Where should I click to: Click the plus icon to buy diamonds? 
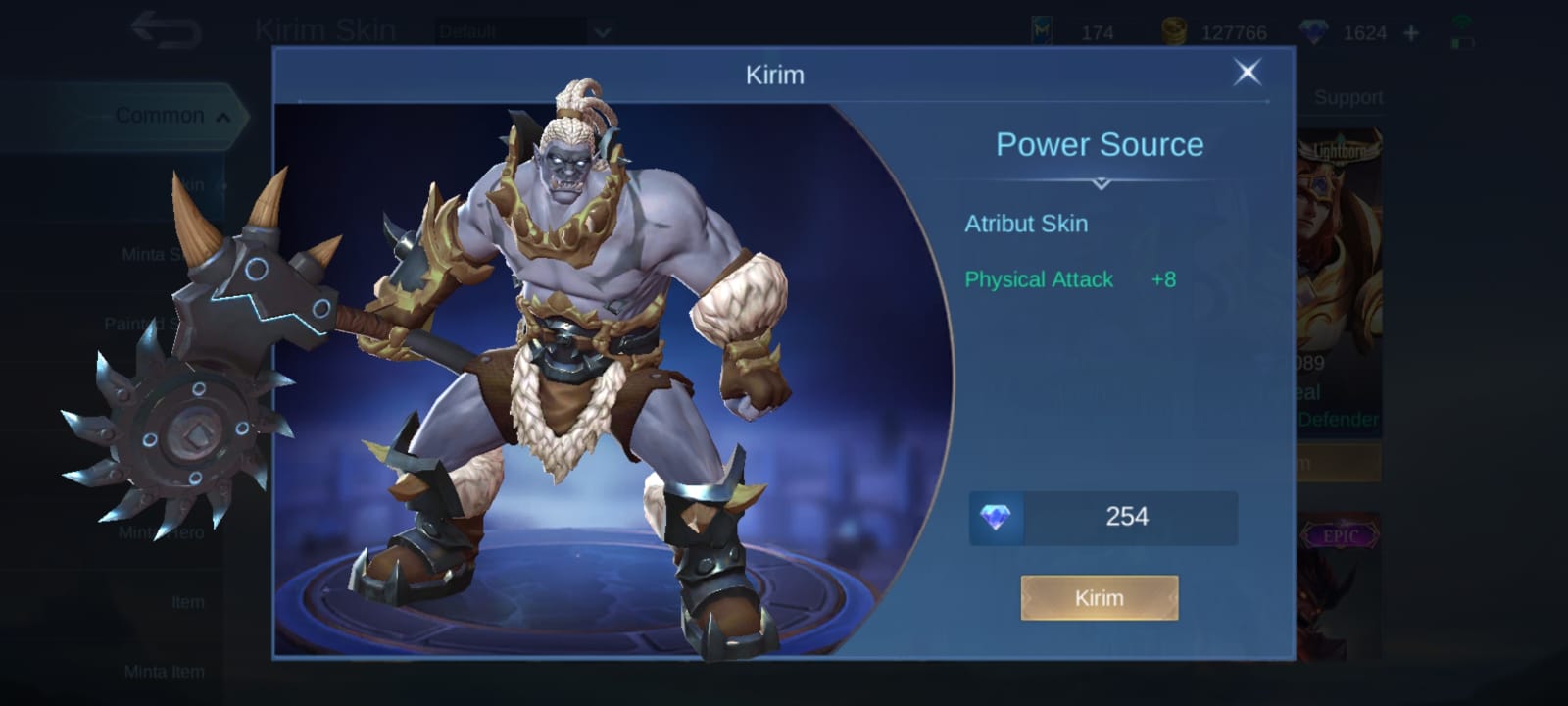[x=1411, y=32]
